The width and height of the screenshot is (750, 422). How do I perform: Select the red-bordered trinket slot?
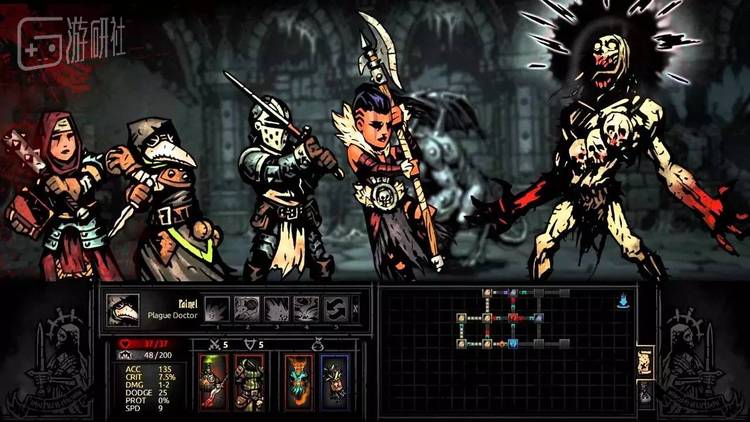[299, 382]
